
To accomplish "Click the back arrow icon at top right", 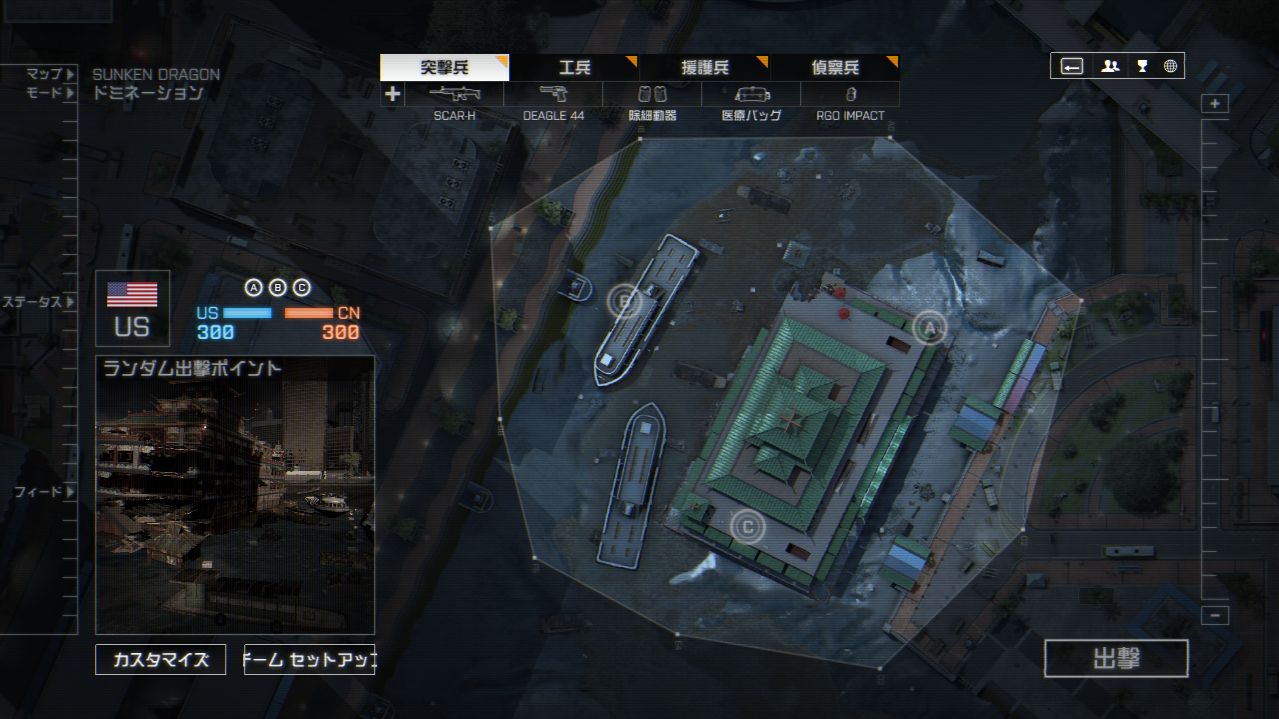I will click(x=1072, y=66).
